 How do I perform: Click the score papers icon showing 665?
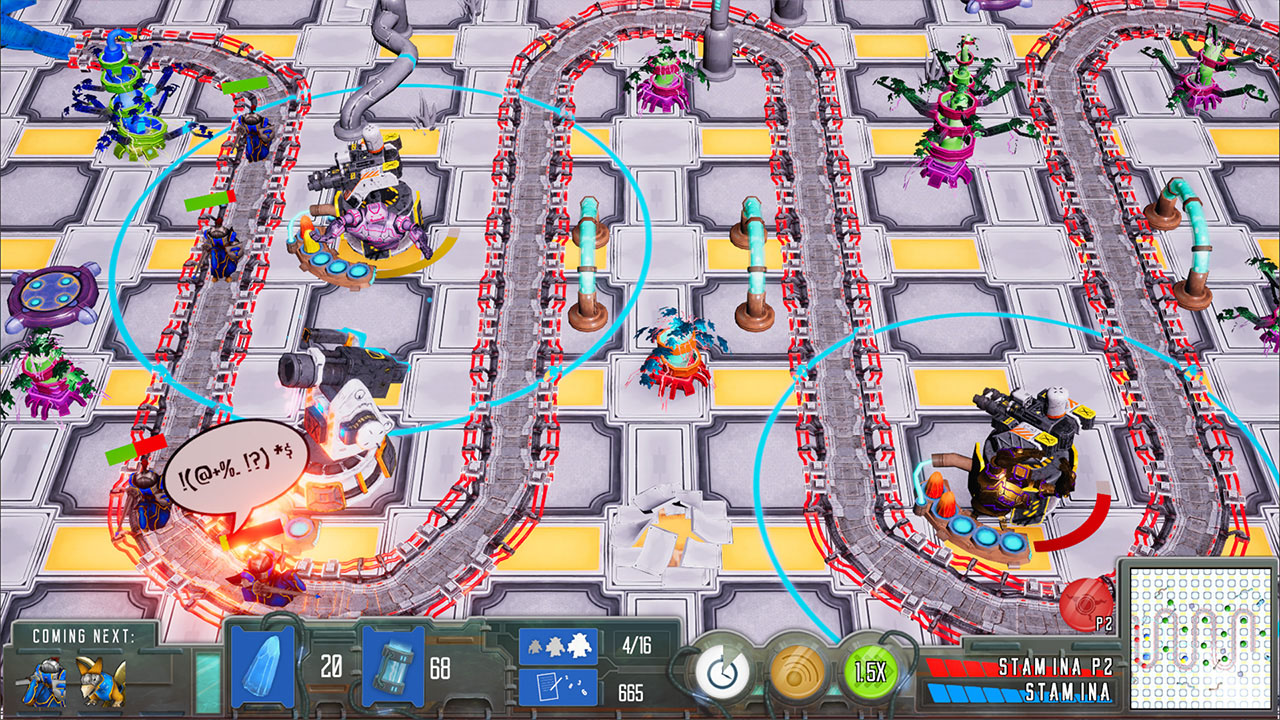(560, 688)
